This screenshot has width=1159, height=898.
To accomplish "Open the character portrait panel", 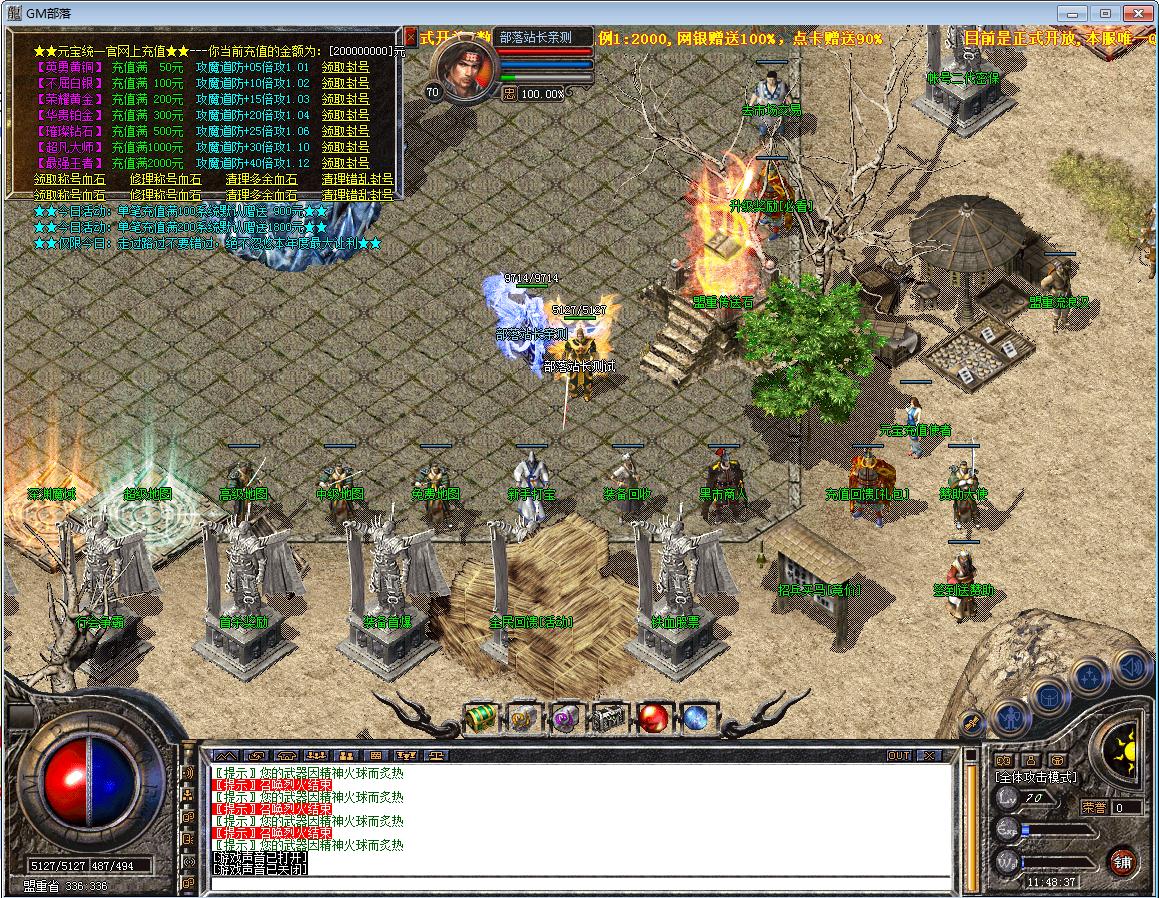I will point(465,70).
